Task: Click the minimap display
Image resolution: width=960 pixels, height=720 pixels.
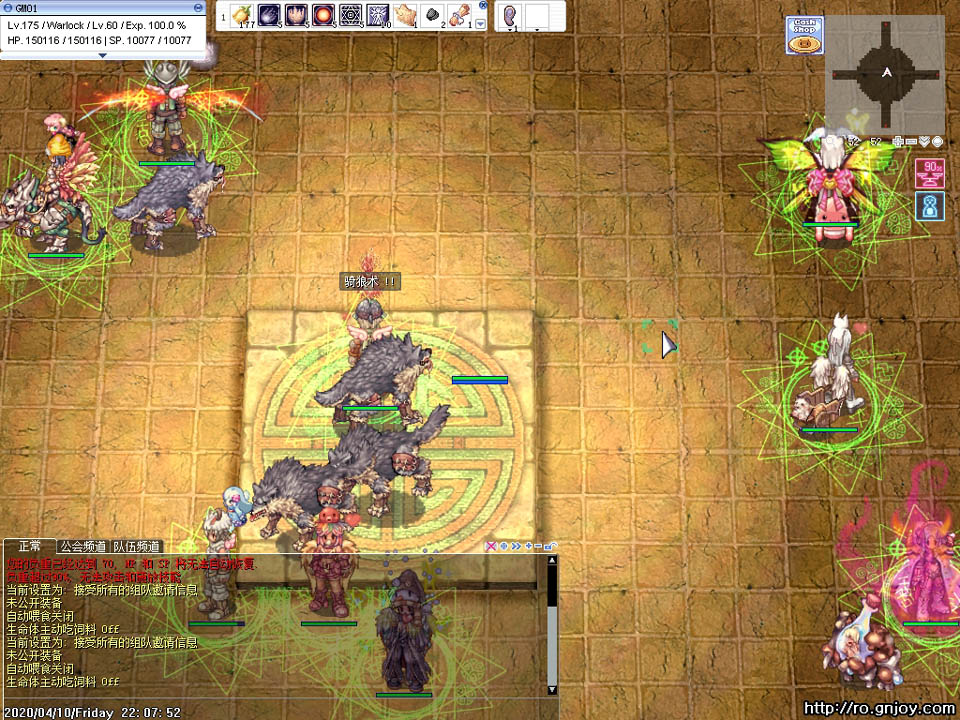Action: coord(886,73)
